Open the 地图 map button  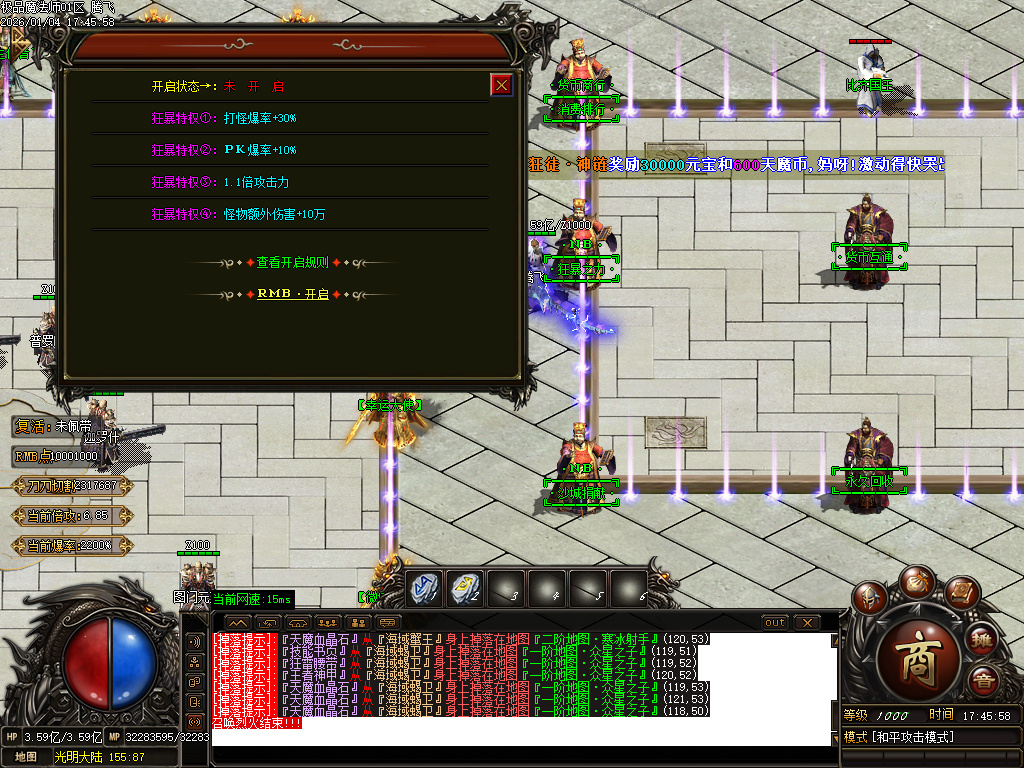tap(26, 757)
